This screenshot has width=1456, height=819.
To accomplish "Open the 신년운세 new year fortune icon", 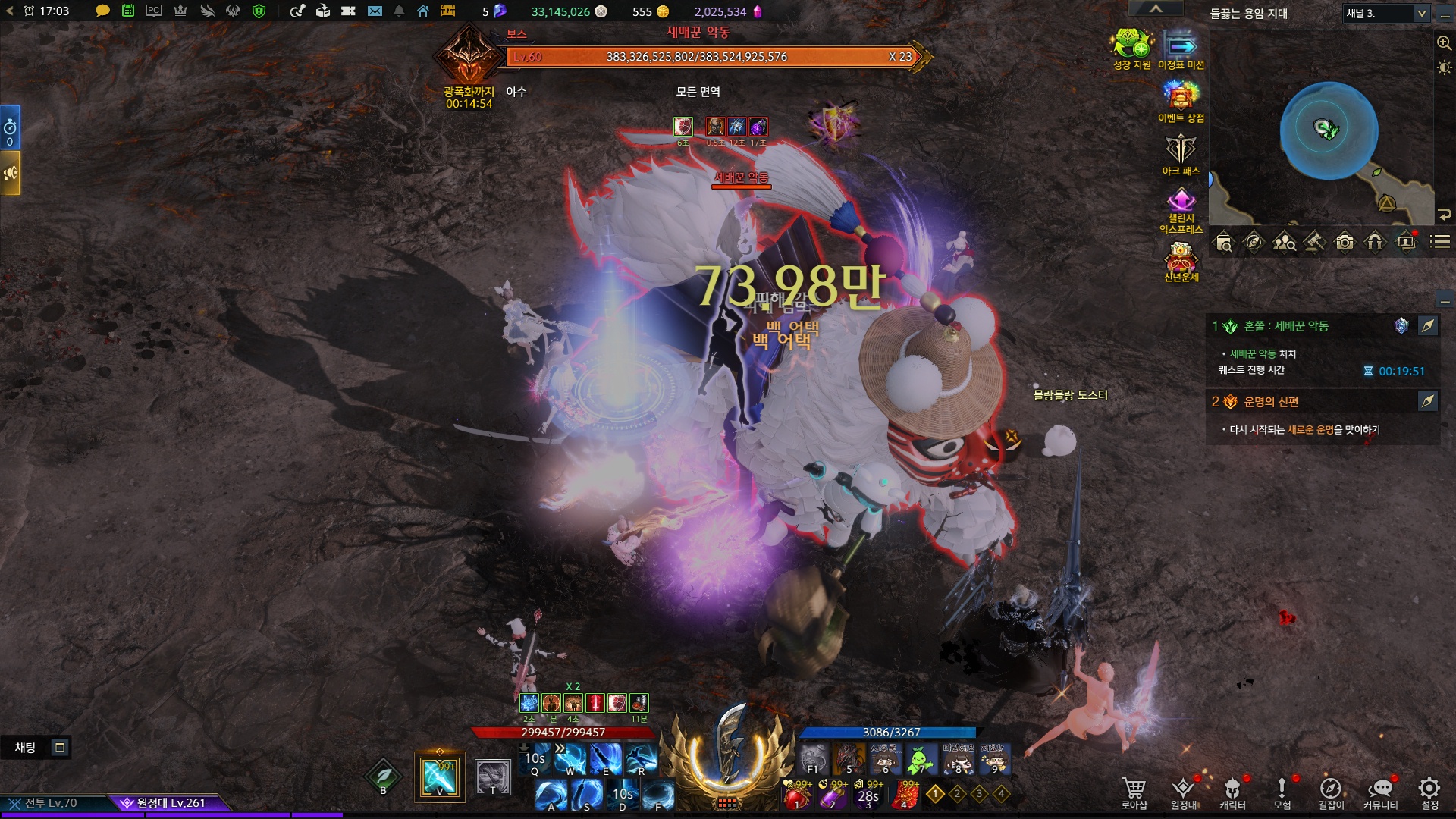I will click(x=1181, y=261).
